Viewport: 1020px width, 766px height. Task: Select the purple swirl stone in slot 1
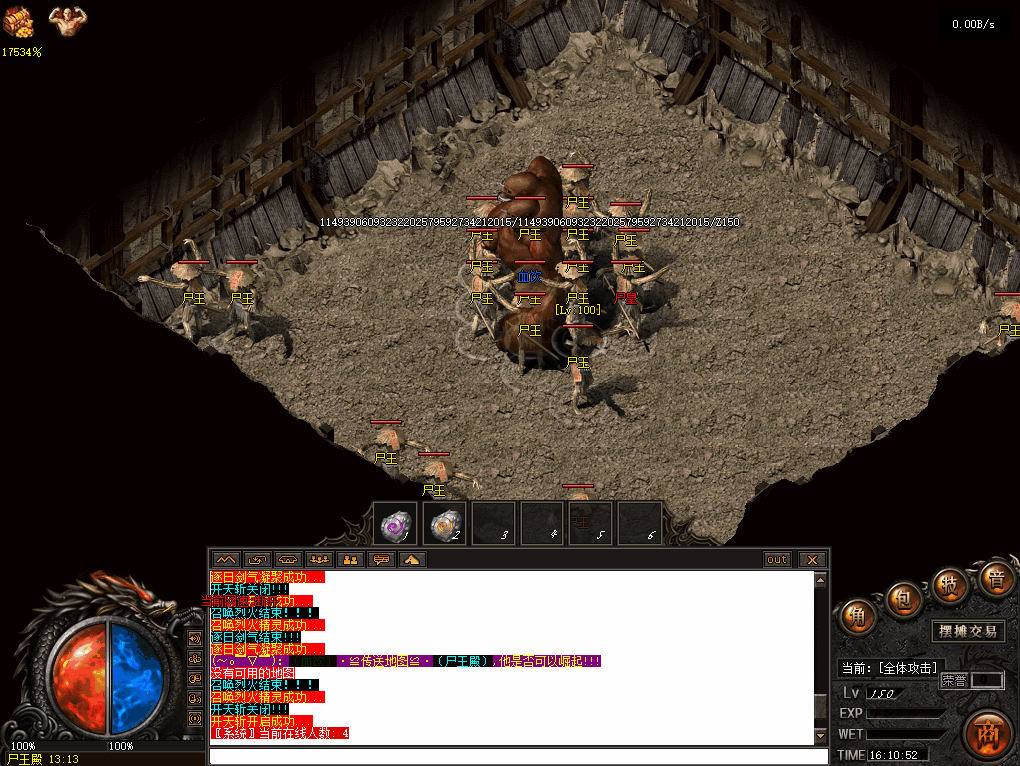coord(396,524)
